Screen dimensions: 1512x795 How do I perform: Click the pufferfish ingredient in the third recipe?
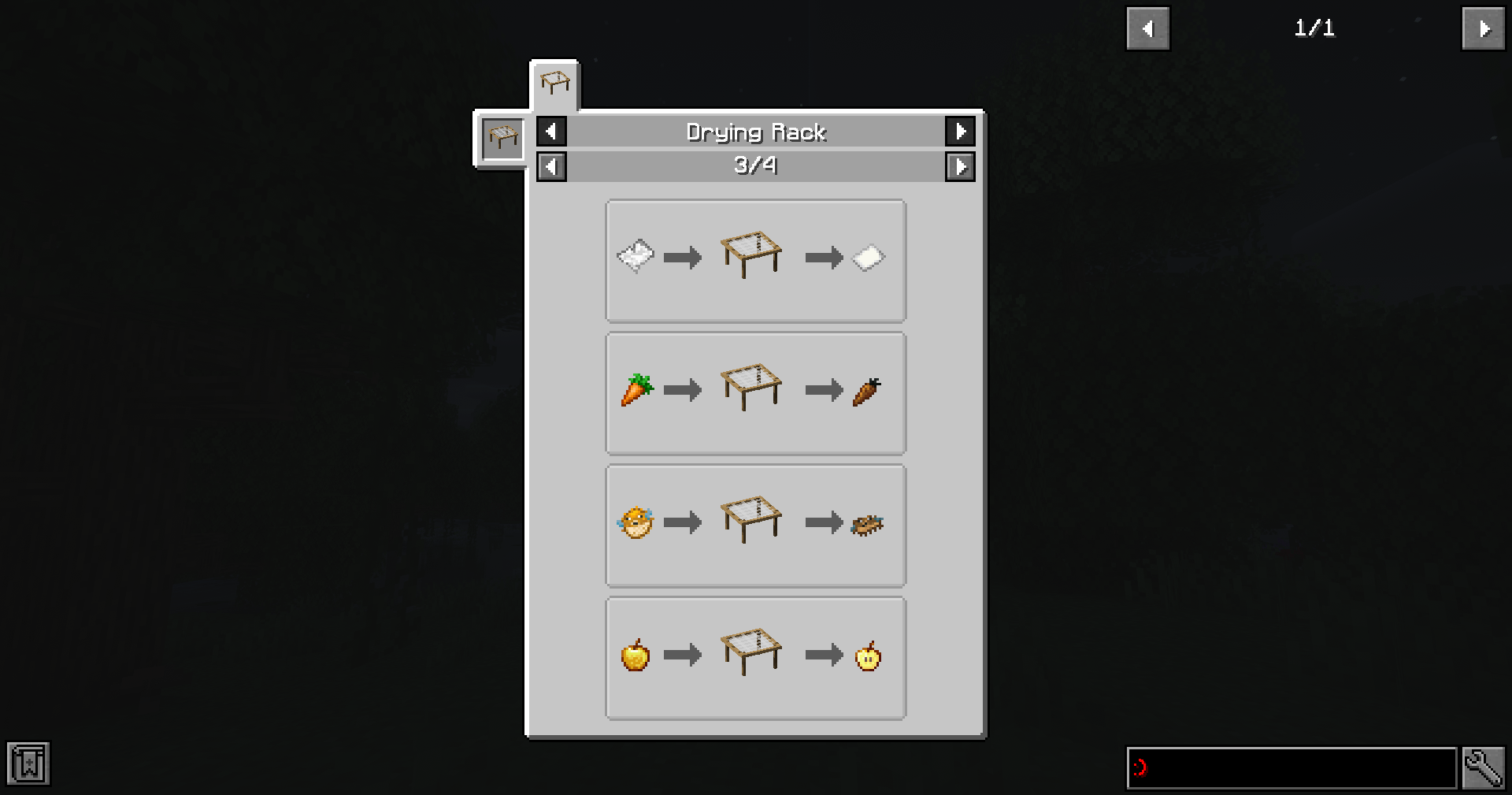coord(634,522)
